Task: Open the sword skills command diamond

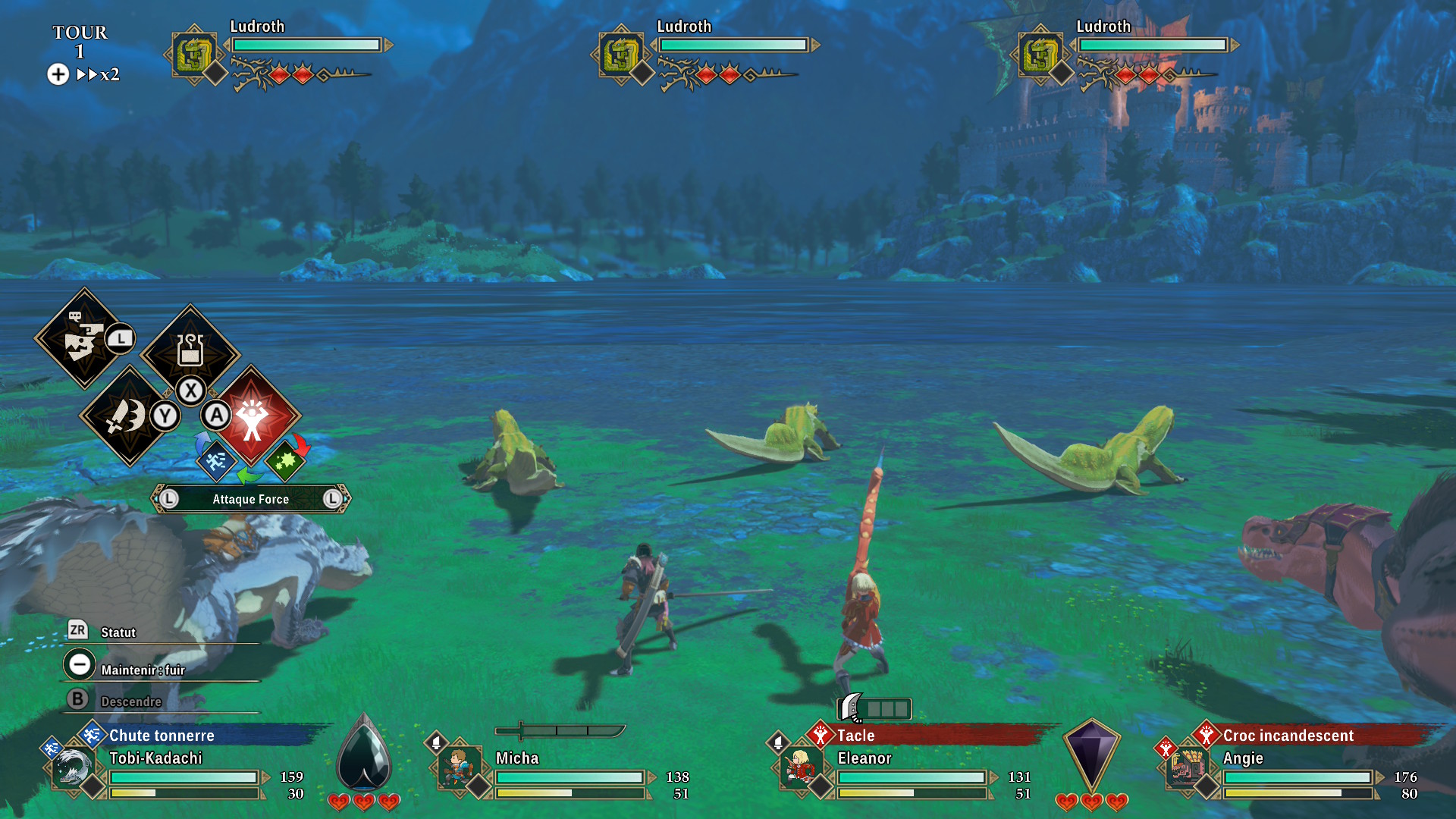Action: click(x=127, y=416)
